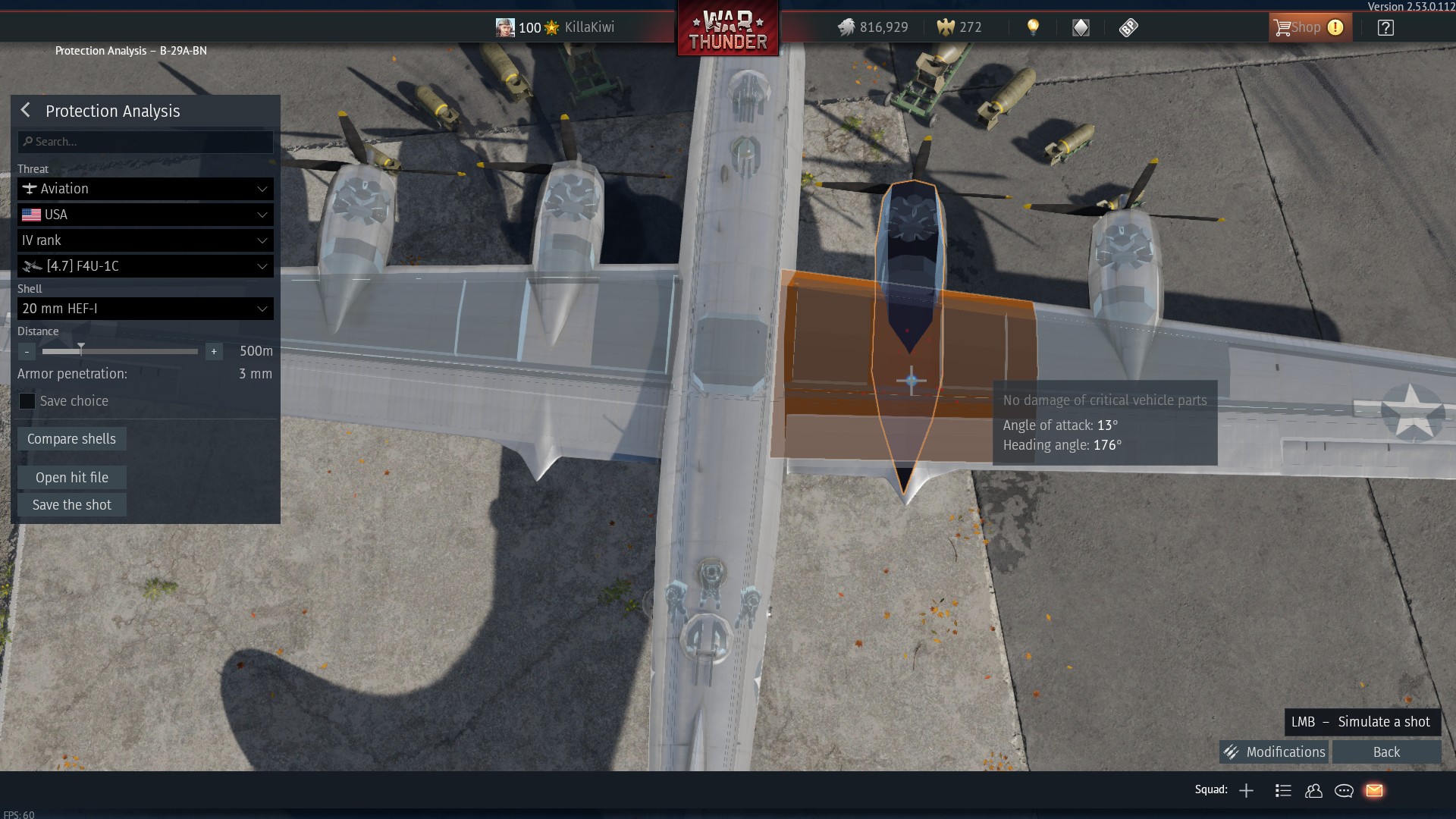Viewport: 1456px width, 819px height.
Task: Open the 20 mm HEF-I shell dropdown
Action: [146, 309]
